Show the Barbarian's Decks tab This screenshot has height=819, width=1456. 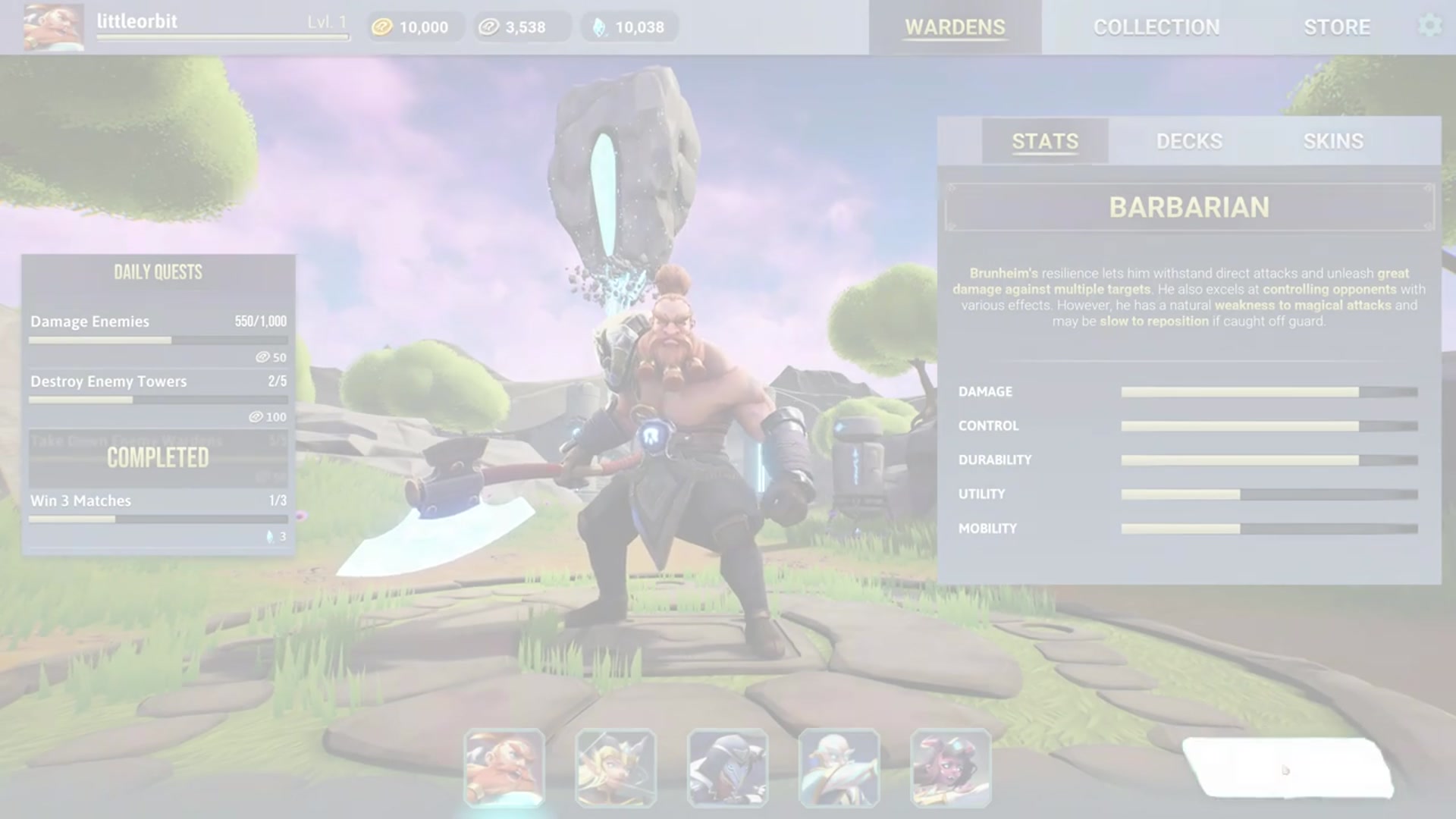click(x=1189, y=141)
